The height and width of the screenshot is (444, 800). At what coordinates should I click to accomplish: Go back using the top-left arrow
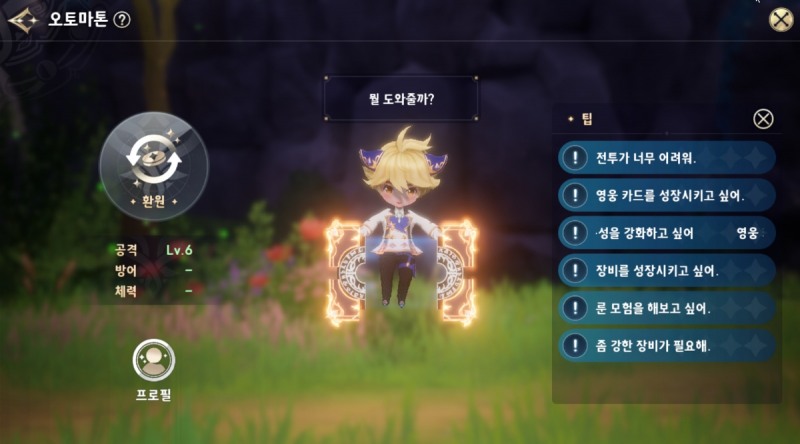pos(22,19)
